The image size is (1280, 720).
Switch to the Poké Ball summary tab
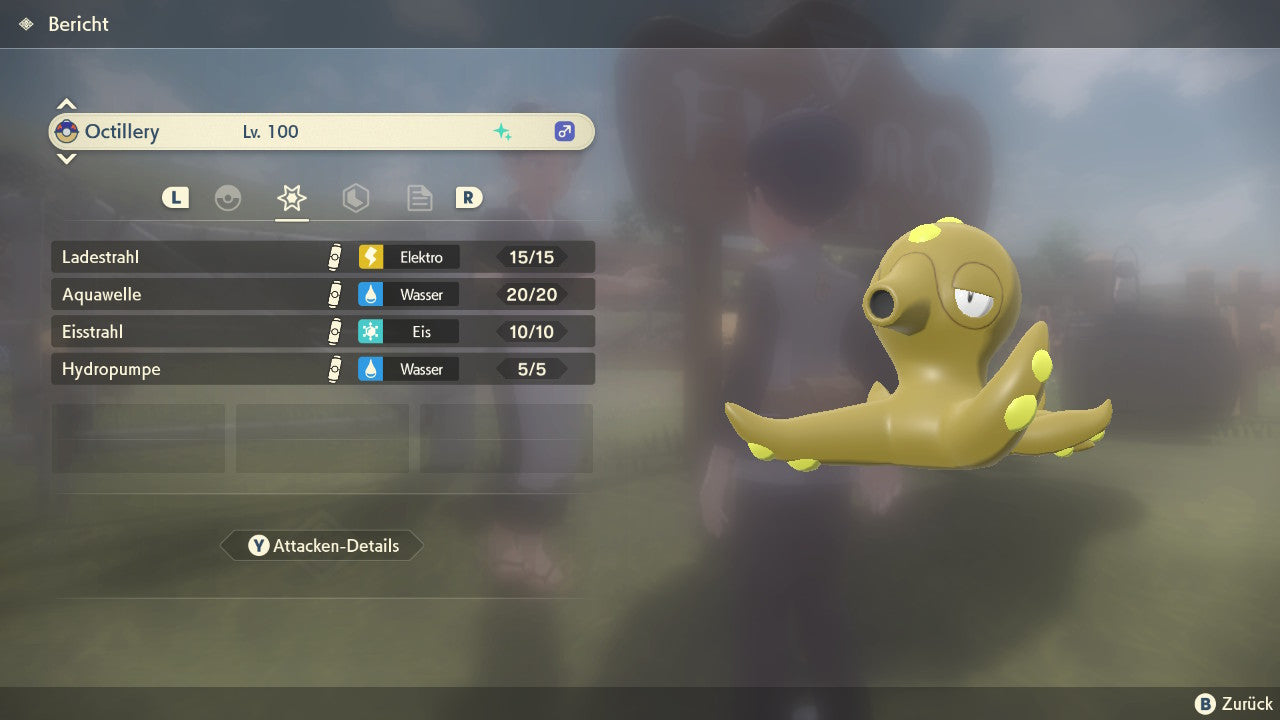tap(228, 198)
